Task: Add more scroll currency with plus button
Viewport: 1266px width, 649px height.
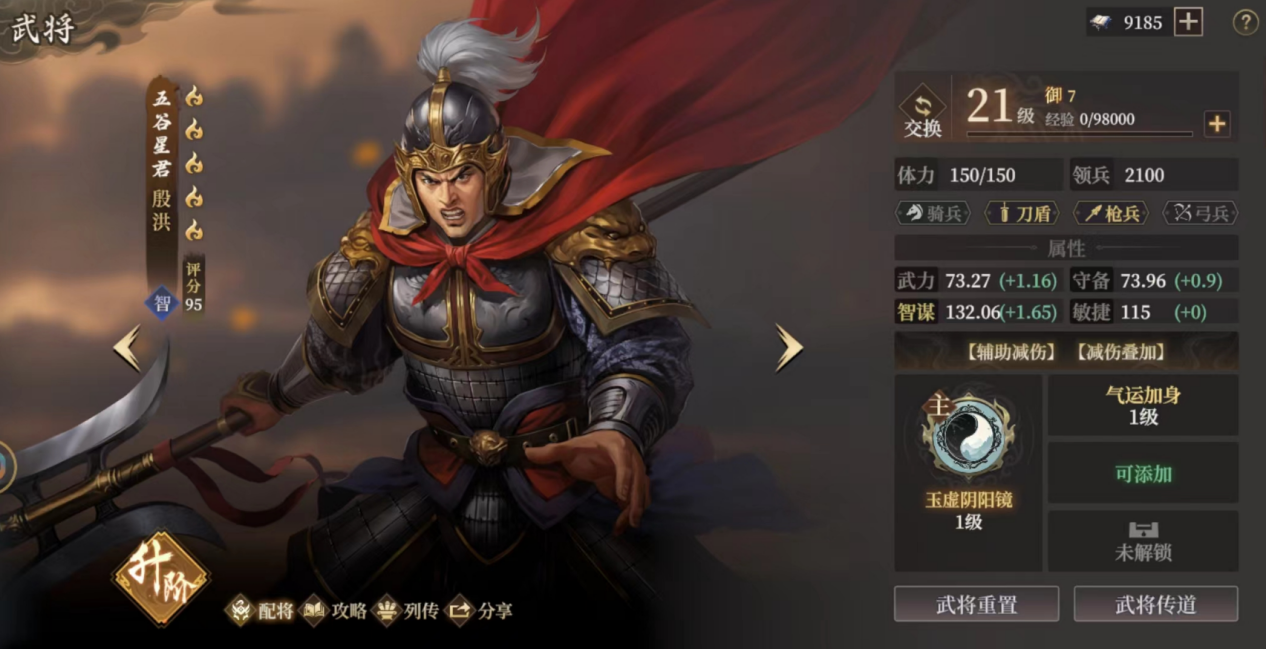Action: point(1188,22)
